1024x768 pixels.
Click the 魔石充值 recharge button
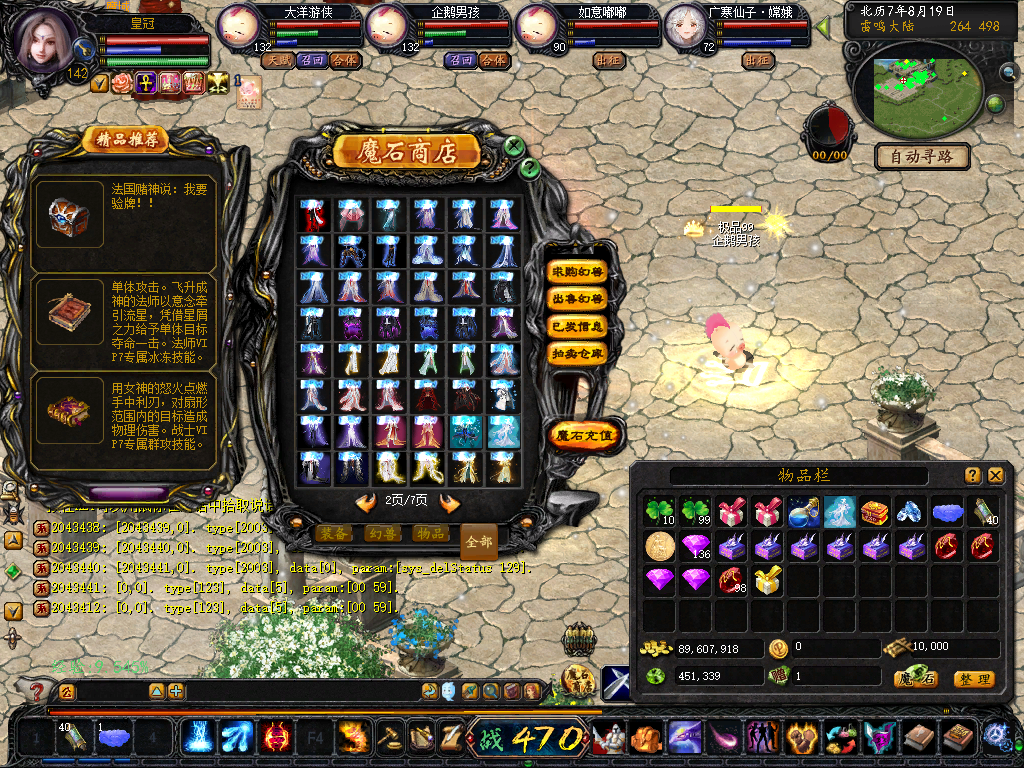(x=586, y=434)
